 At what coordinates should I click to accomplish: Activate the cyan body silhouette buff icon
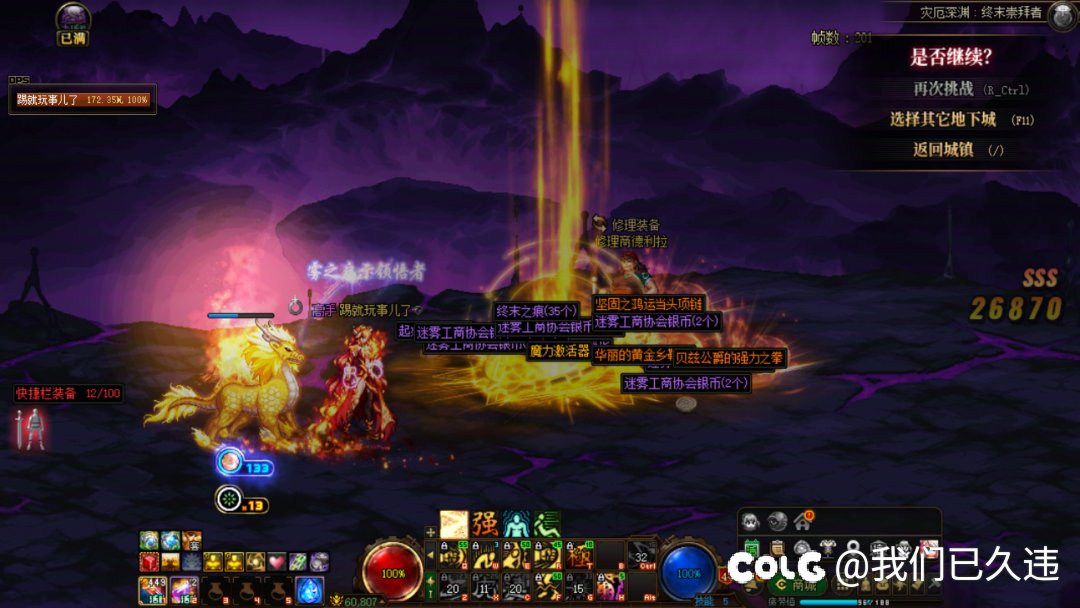(516, 524)
